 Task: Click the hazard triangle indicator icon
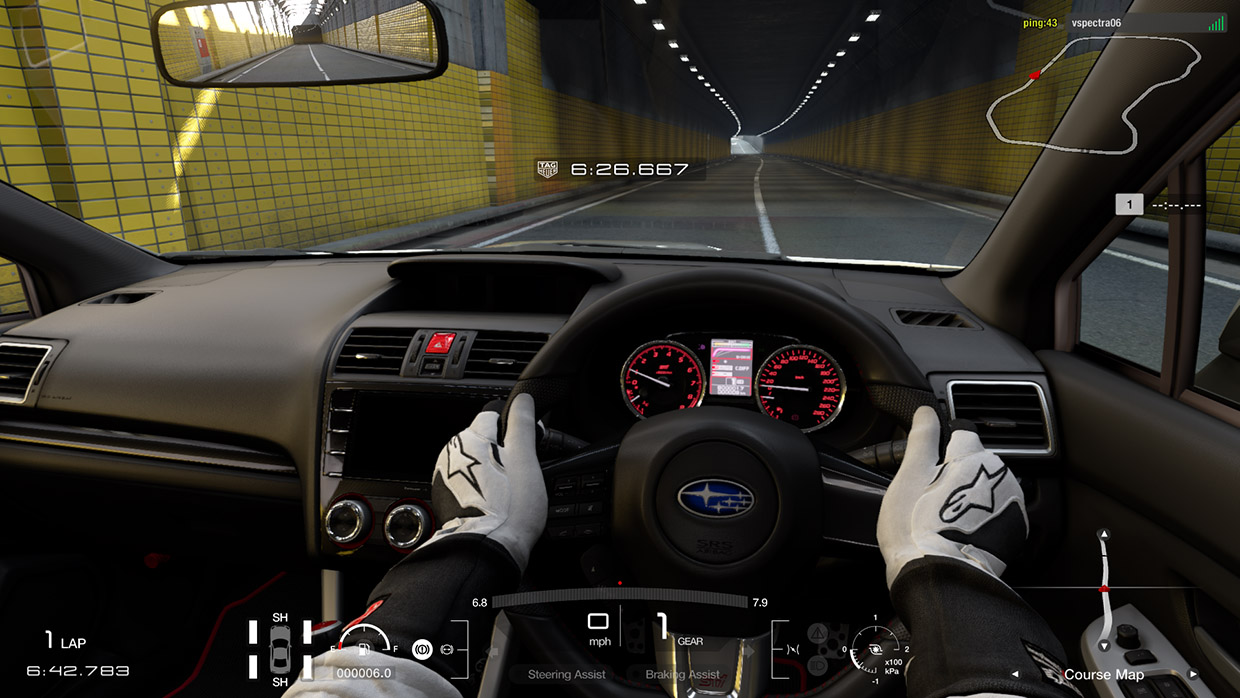[817, 632]
